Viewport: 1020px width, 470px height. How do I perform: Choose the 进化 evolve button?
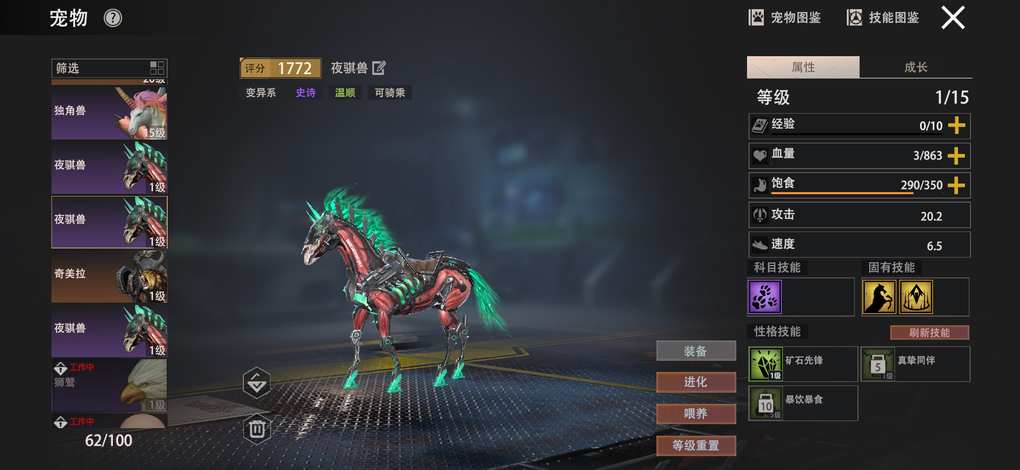point(695,382)
